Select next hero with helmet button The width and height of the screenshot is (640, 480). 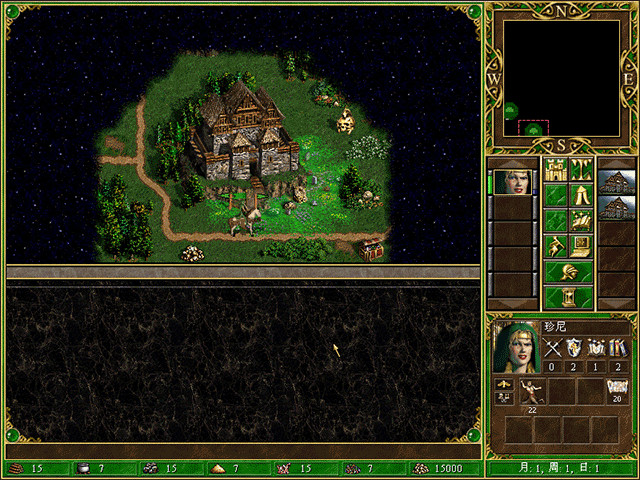[568, 272]
